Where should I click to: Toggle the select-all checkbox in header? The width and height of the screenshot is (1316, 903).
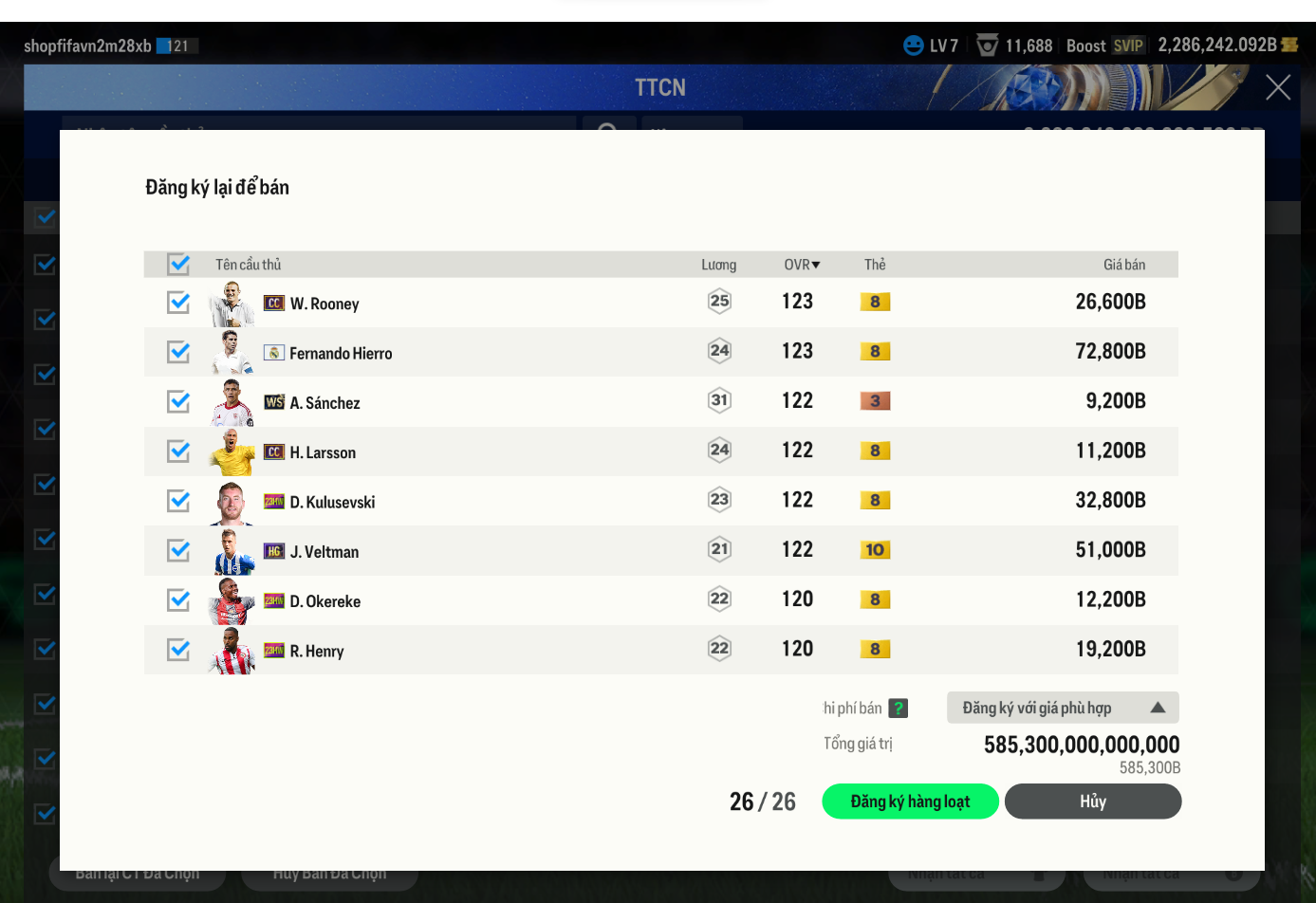[178, 264]
